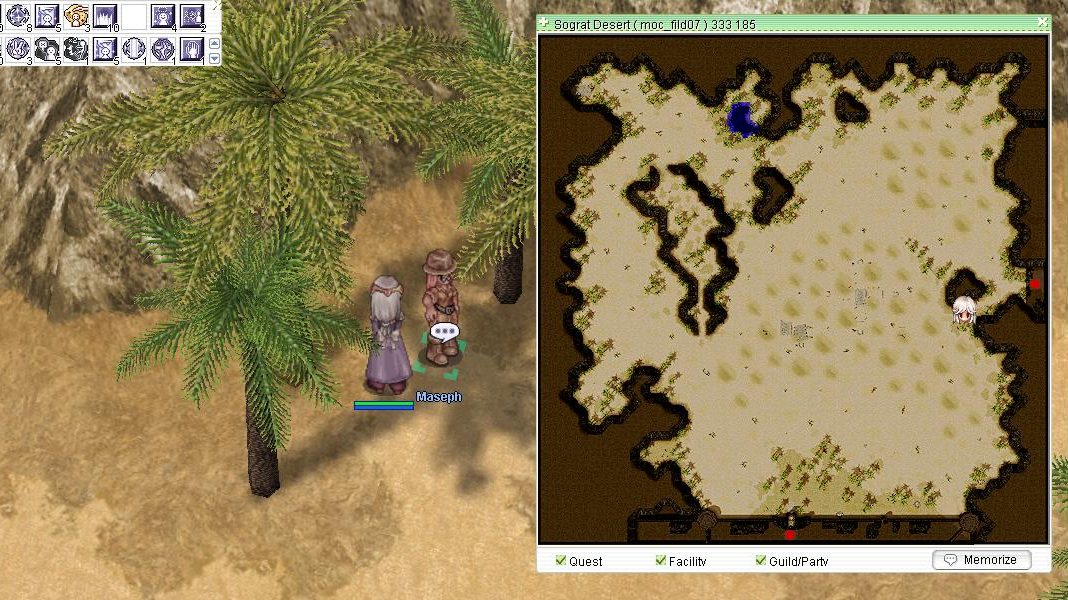Toggle the Guild/Party map filter
Screen dimensions: 1068x600
coord(761,561)
